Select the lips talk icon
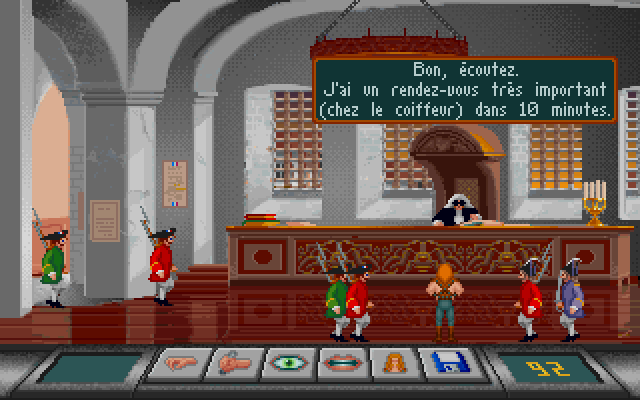 343,364
